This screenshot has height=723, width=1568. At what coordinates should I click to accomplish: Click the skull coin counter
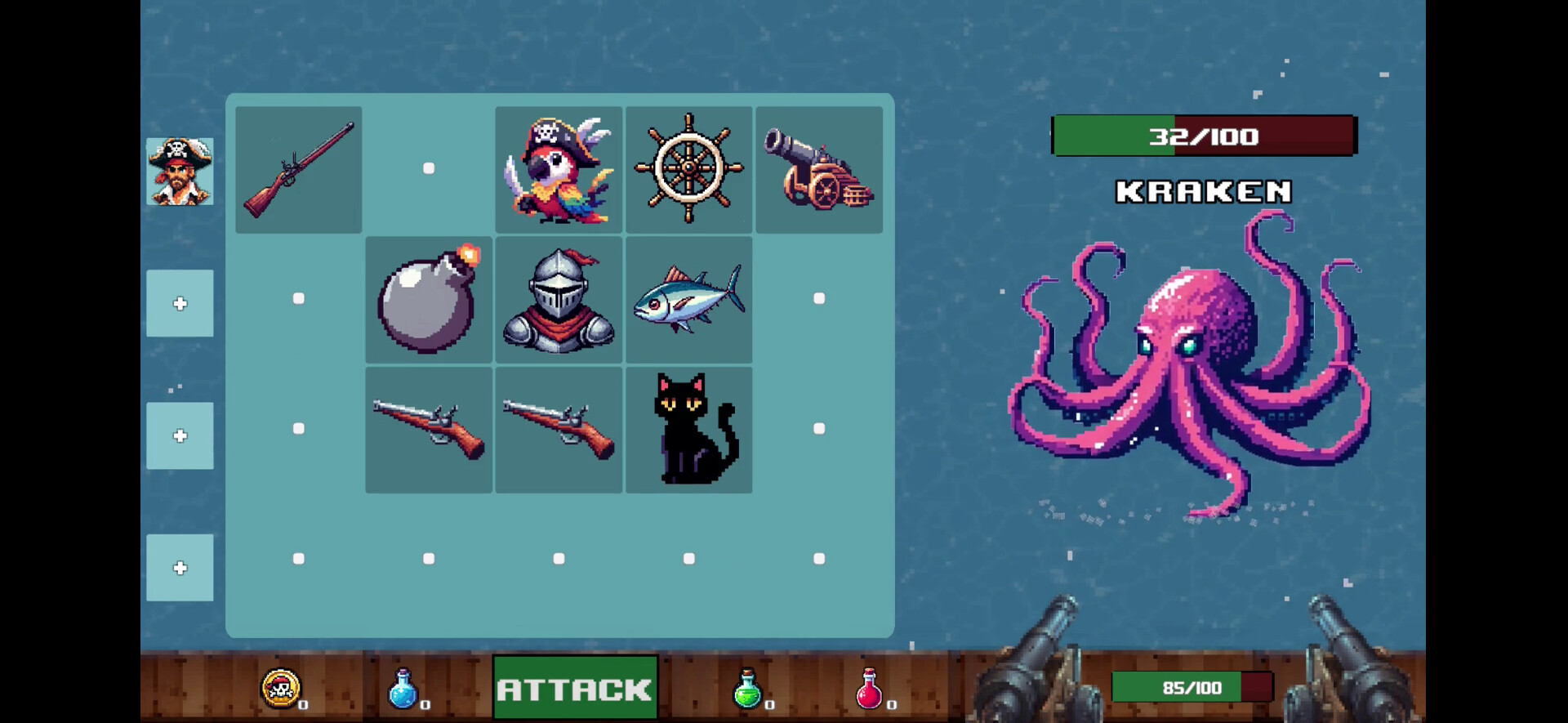280,689
